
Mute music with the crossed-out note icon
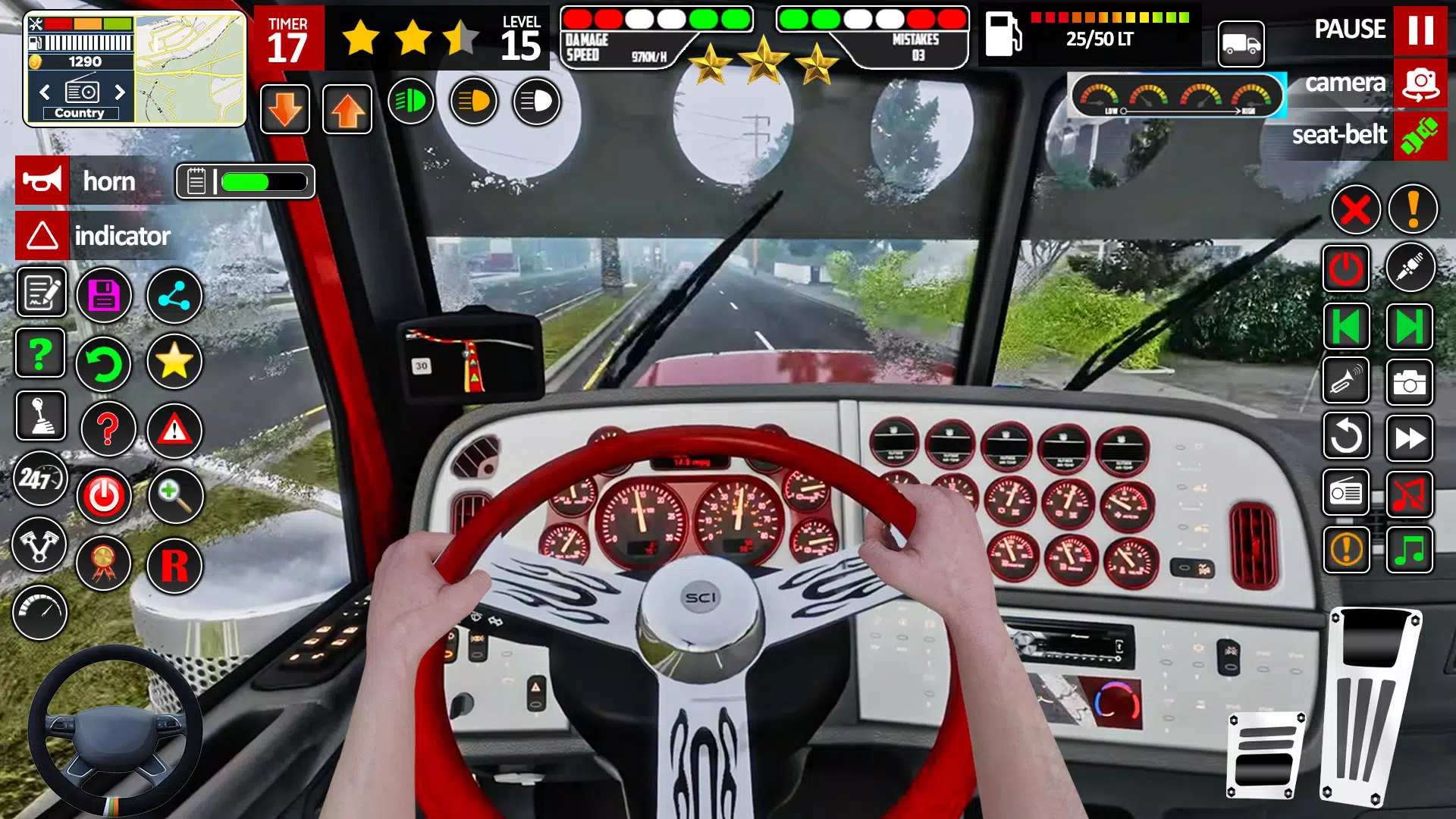(1409, 492)
